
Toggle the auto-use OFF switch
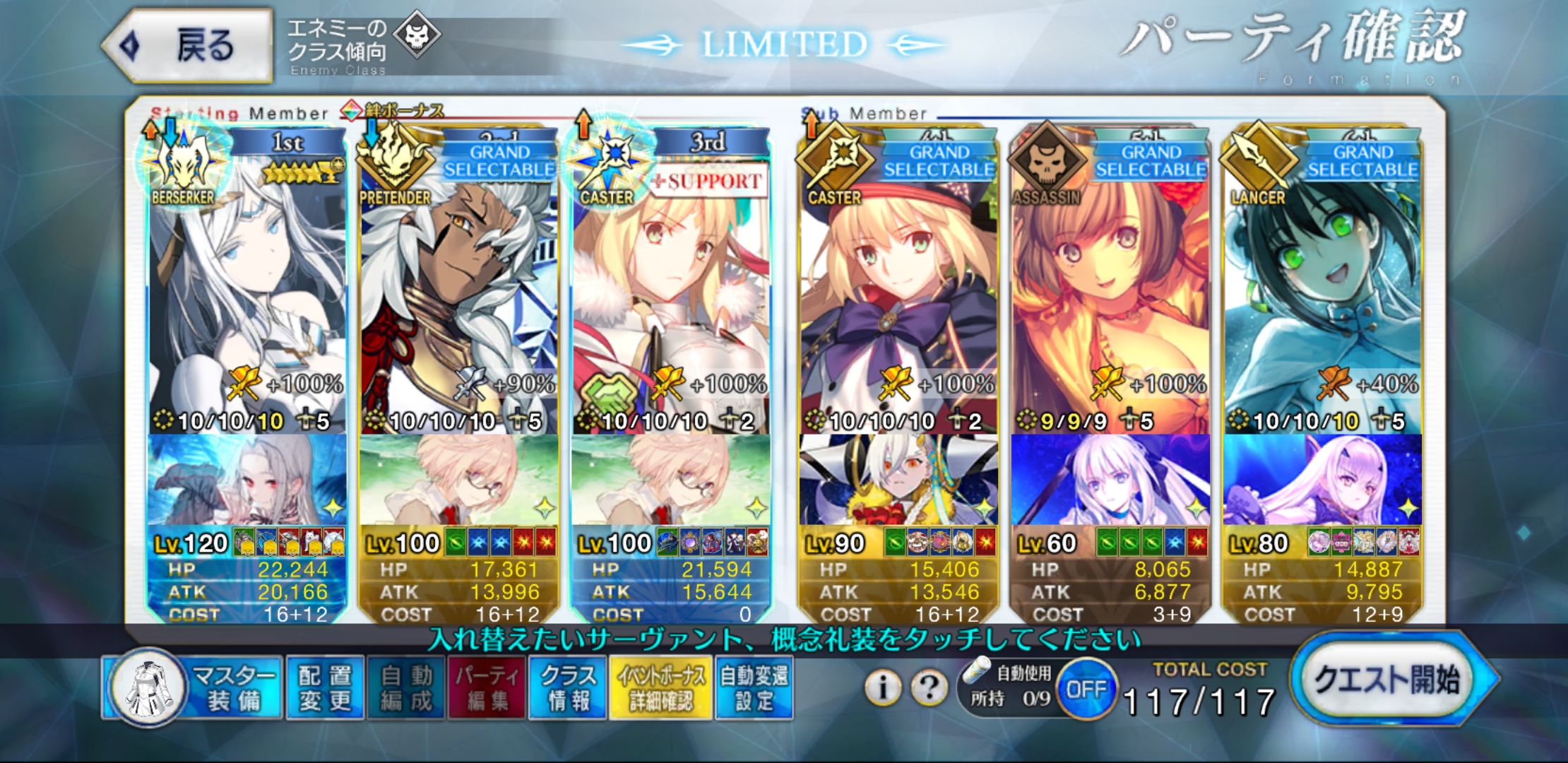[1086, 689]
